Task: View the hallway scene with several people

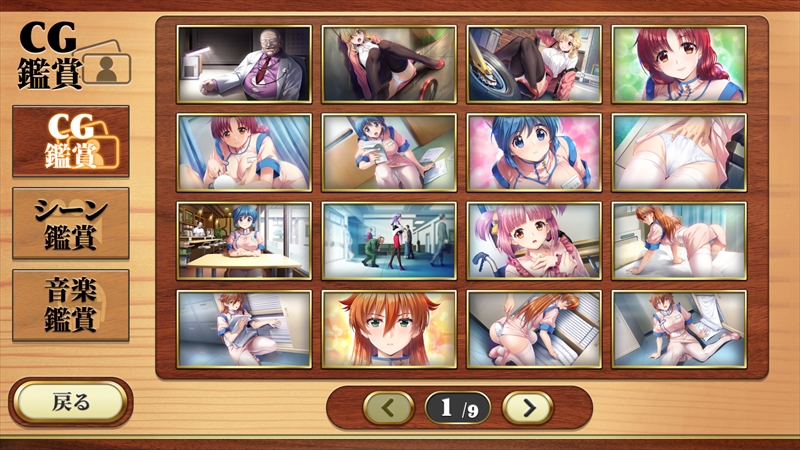Action: click(389, 240)
